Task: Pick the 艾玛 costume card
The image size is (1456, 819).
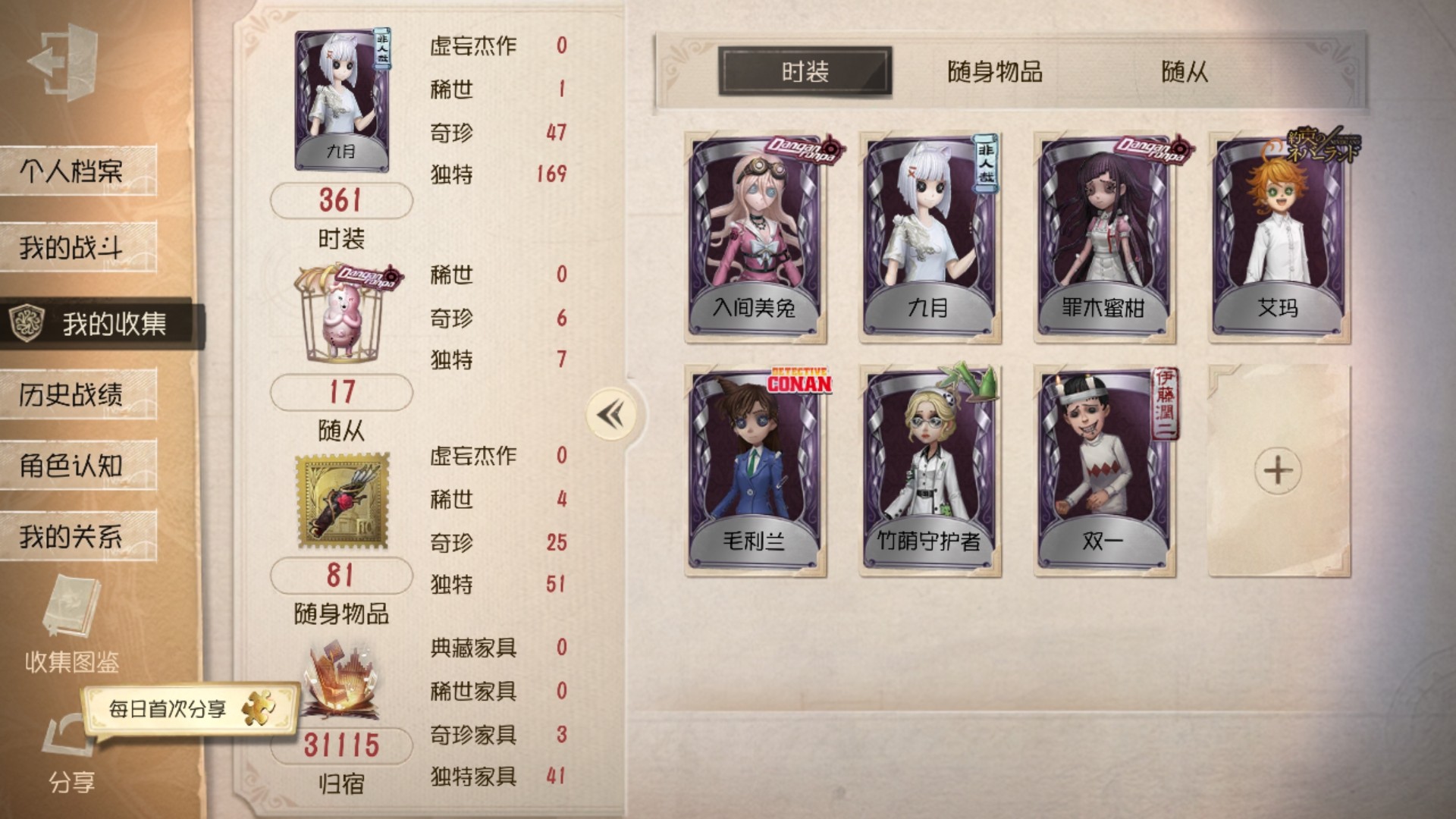Action: pyautogui.click(x=1279, y=237)
